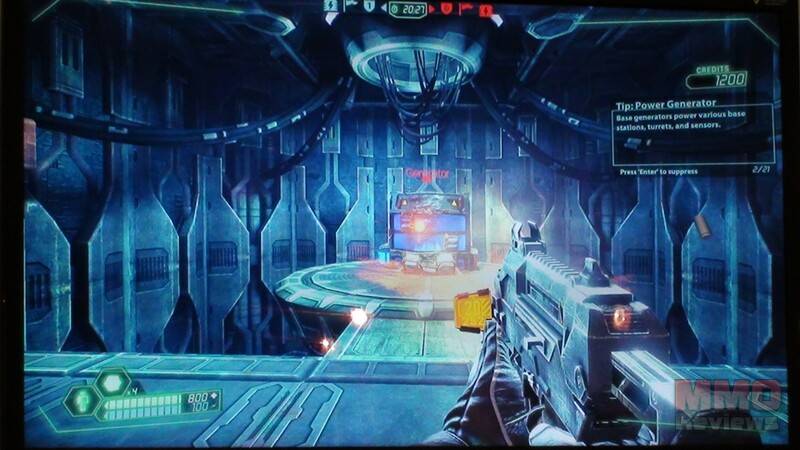
Task: Click the red team shield icon
Action: click(445, 9)
